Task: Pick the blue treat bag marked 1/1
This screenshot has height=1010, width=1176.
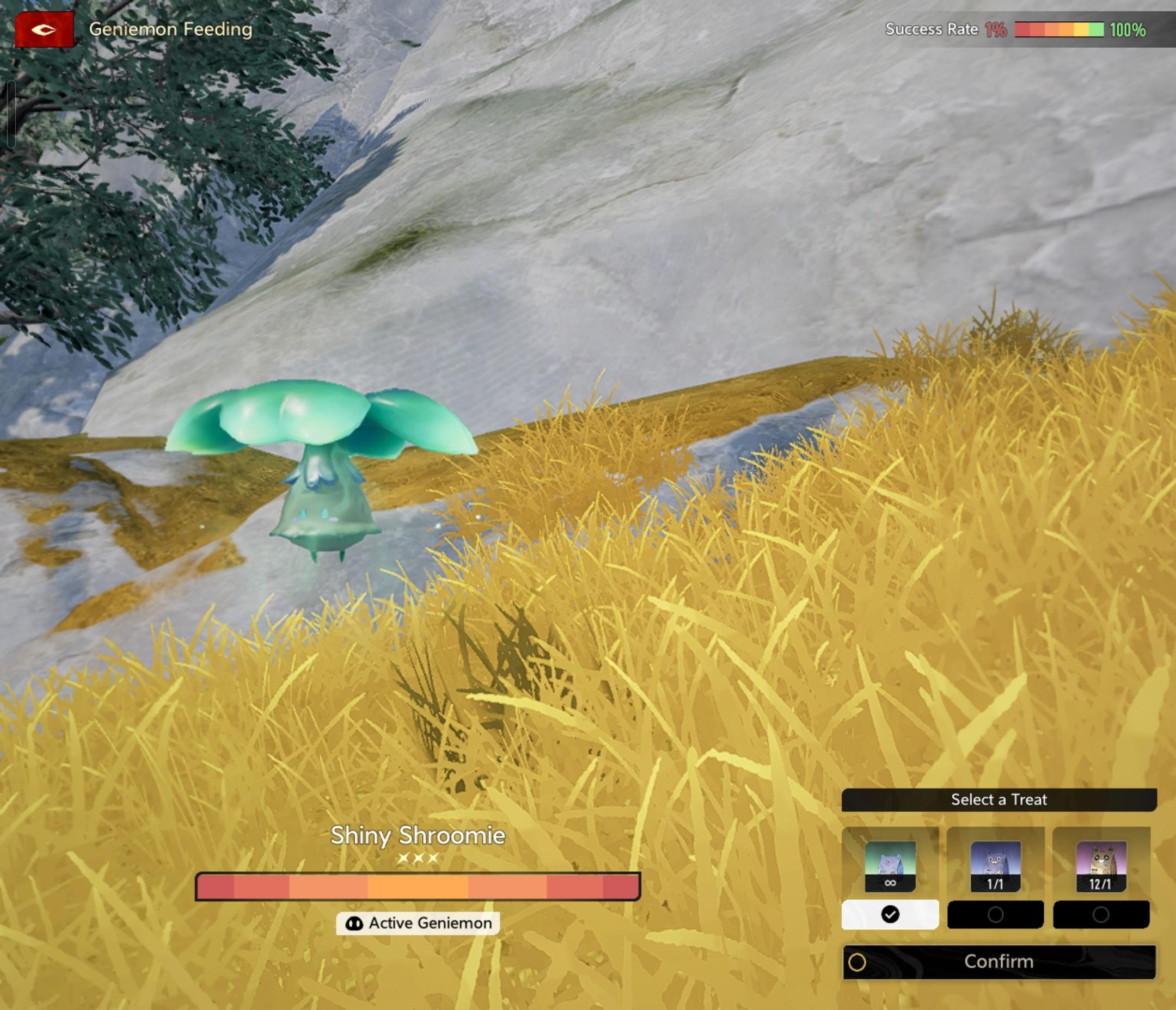Action: pos(995,866)
